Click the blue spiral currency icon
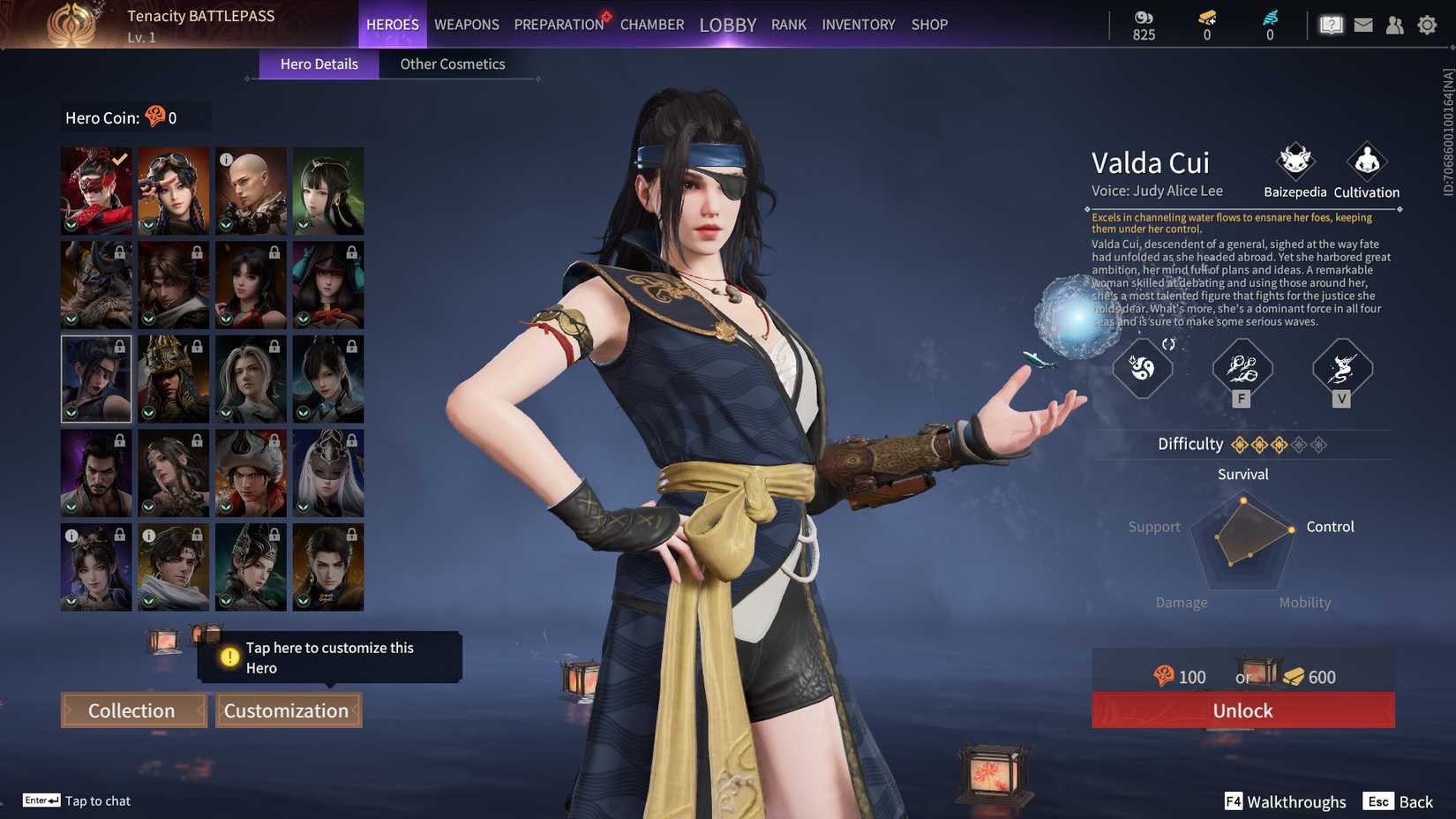 pyautogui.click(x=1269, y=15)
